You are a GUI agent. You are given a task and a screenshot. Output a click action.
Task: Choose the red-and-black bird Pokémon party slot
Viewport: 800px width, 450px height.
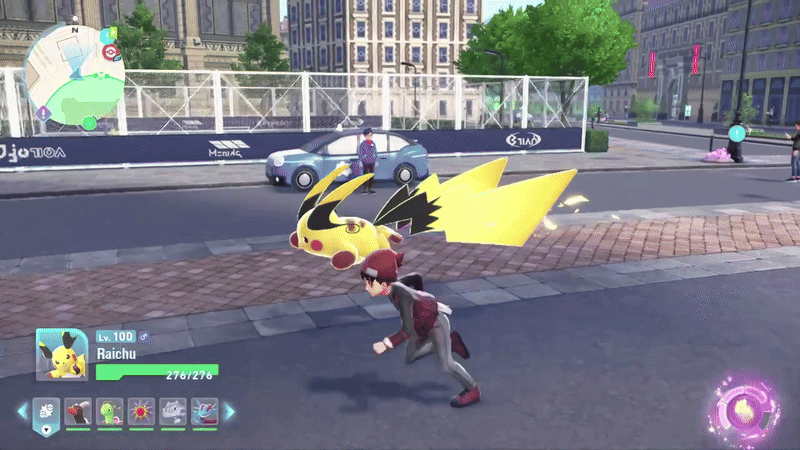(x=79, y=411)
